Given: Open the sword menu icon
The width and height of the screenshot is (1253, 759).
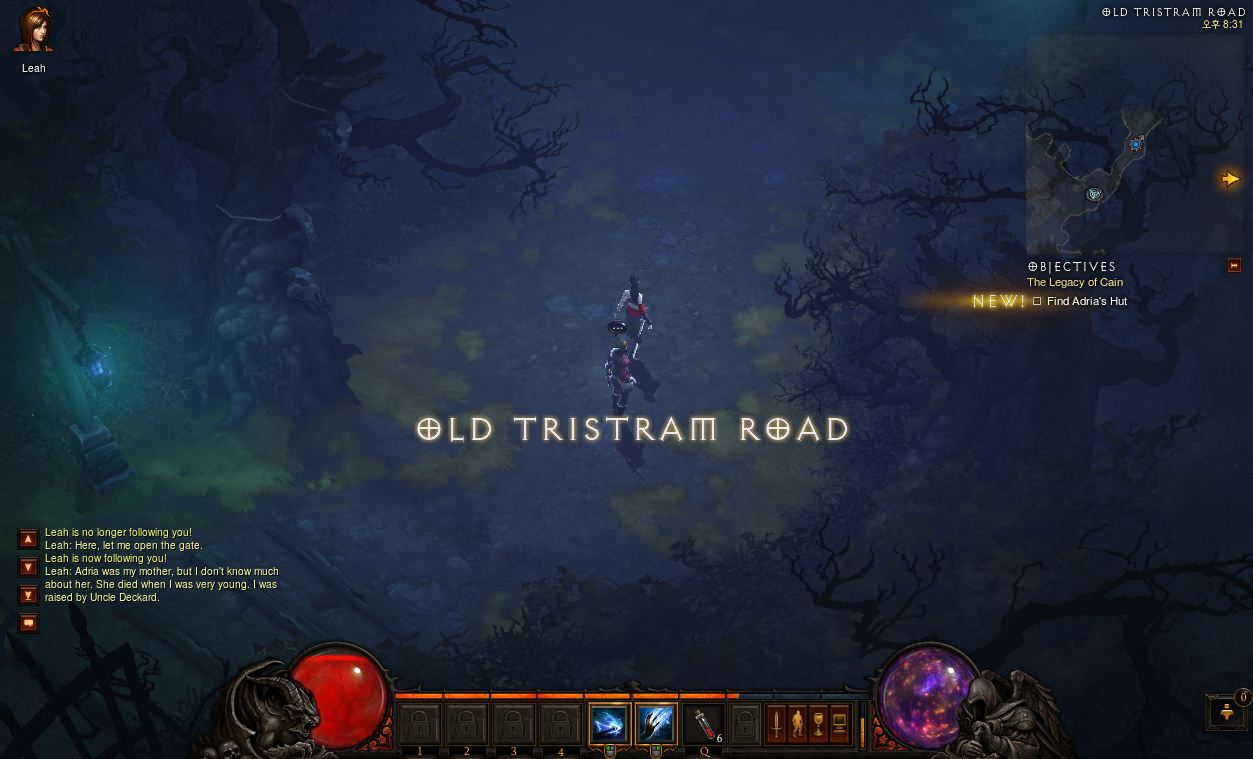Looking at the screenshot, I should click(776, 723).
